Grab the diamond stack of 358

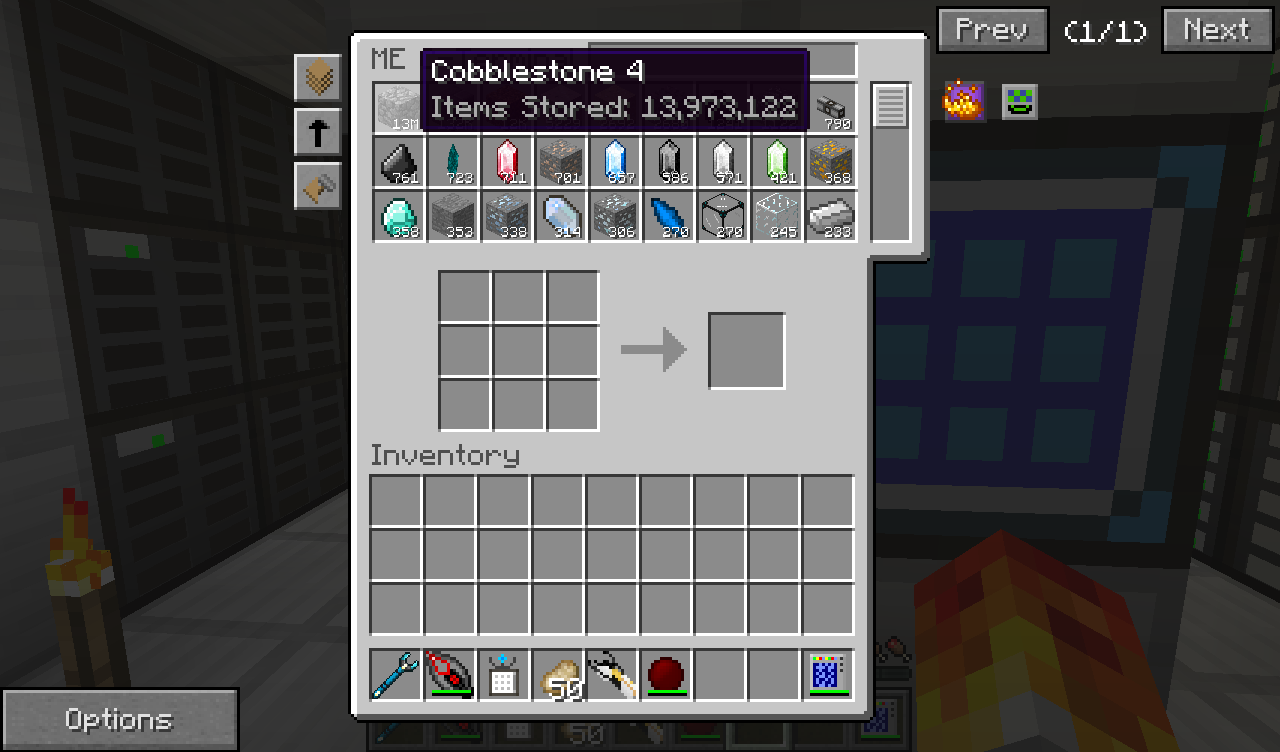(x=398, y=216)
